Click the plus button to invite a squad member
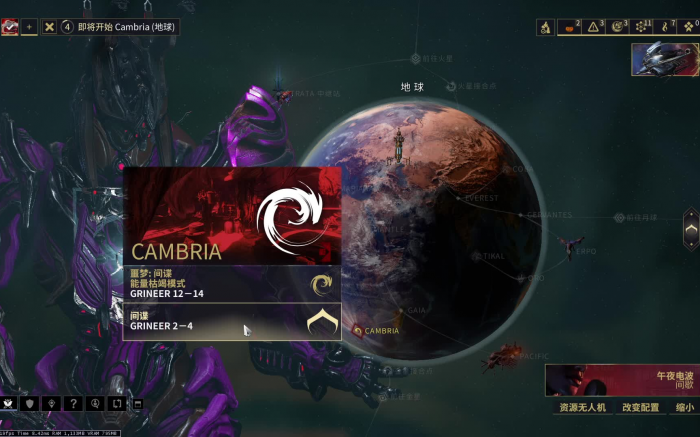The height and width of the screenshot is (437, 700). pos(29,27)
